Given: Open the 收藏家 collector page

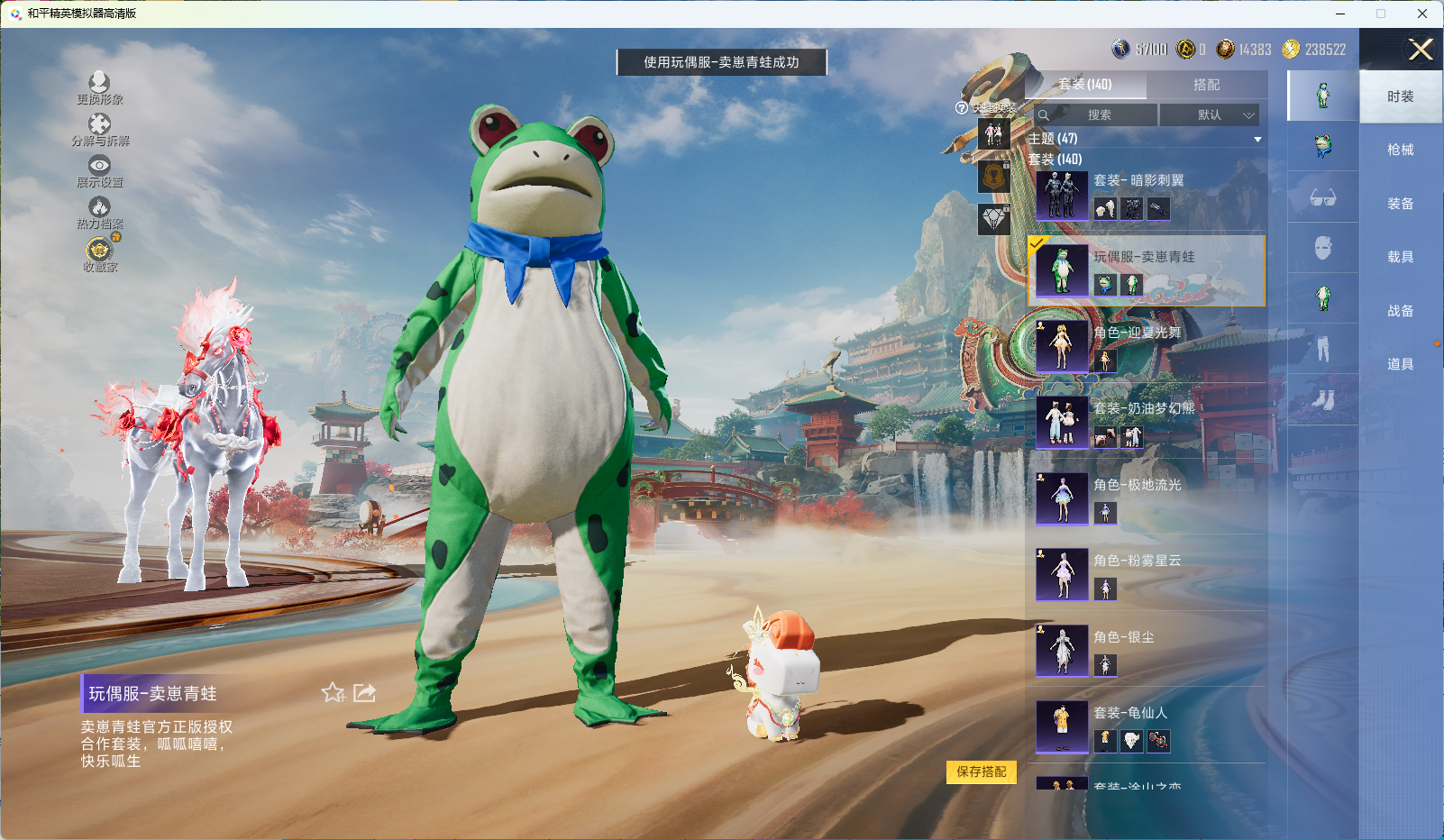Looking at the screenshot, I should 99,254.
